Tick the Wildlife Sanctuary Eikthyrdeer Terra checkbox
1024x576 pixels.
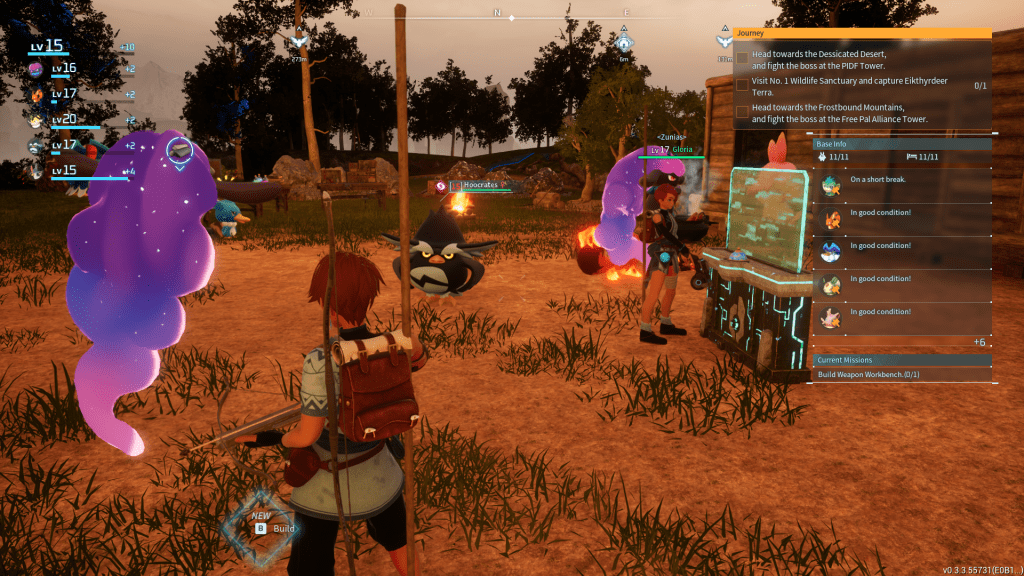[x=742, y=85]
